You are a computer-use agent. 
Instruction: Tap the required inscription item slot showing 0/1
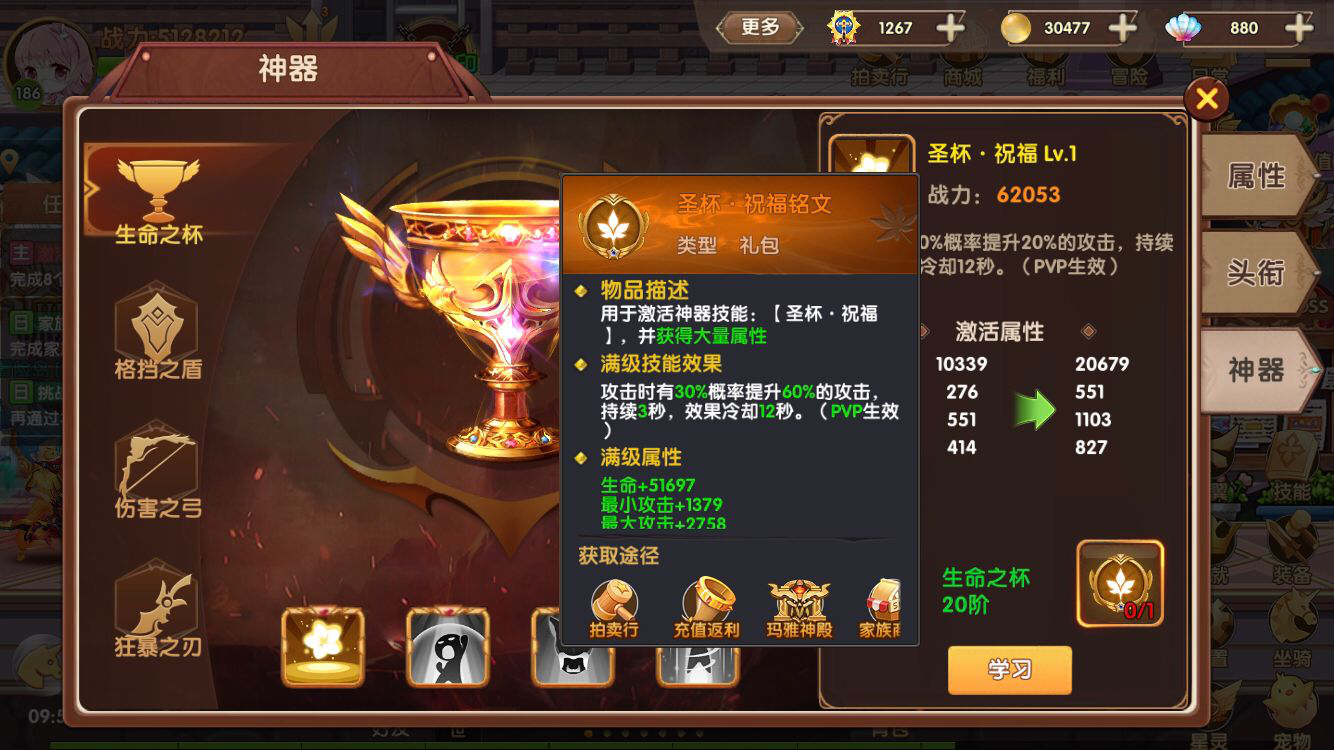point(1119,583)
